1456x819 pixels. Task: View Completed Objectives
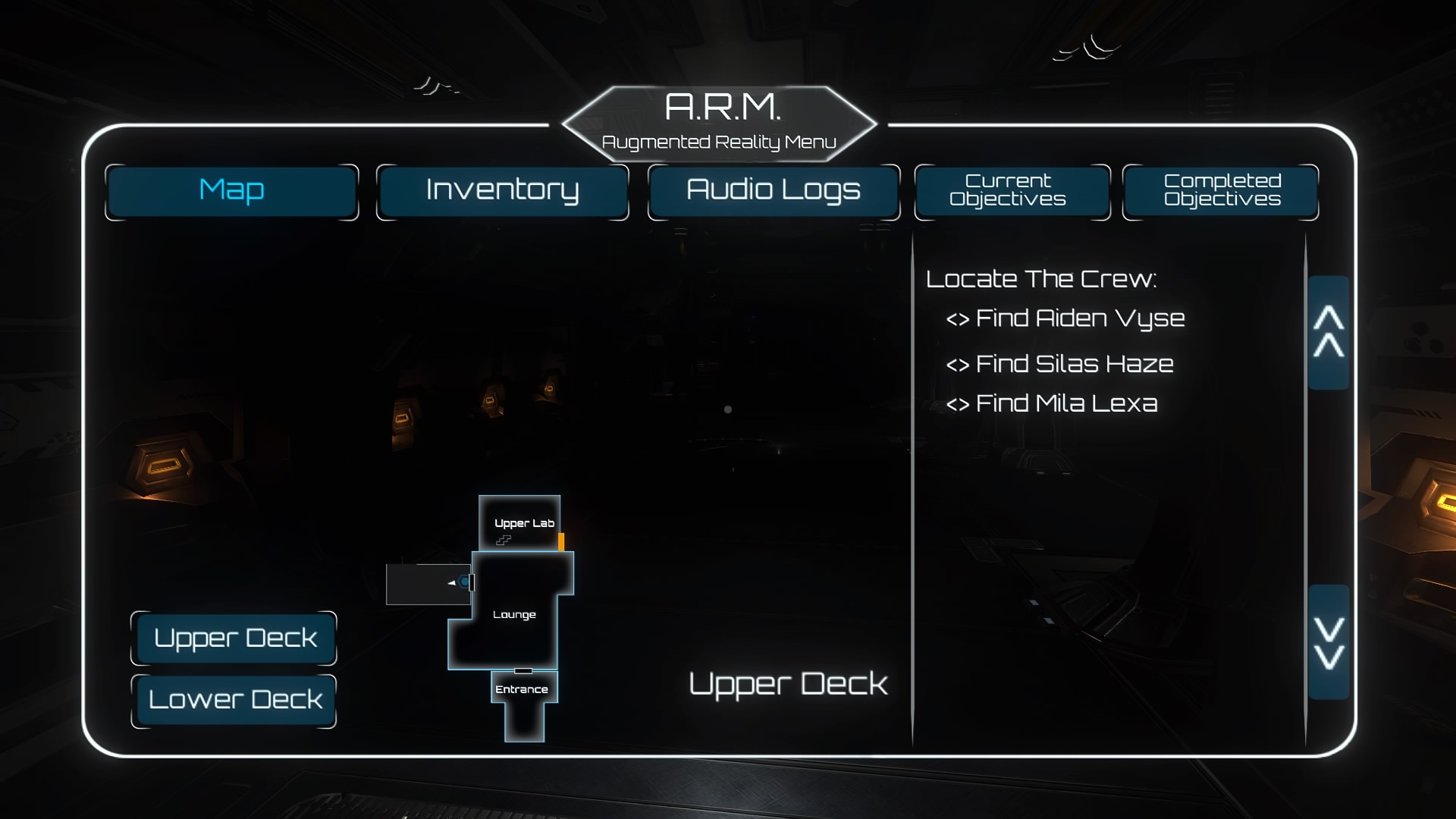click(1220, 191)
